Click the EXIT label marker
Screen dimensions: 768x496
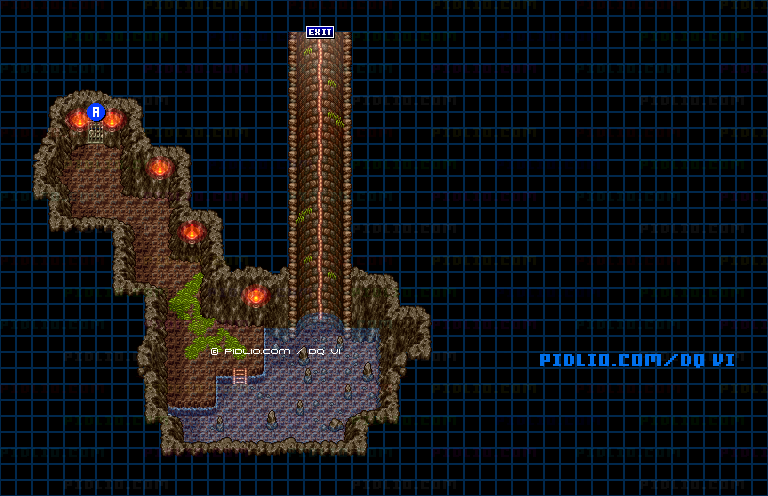(x=320, y=32)
